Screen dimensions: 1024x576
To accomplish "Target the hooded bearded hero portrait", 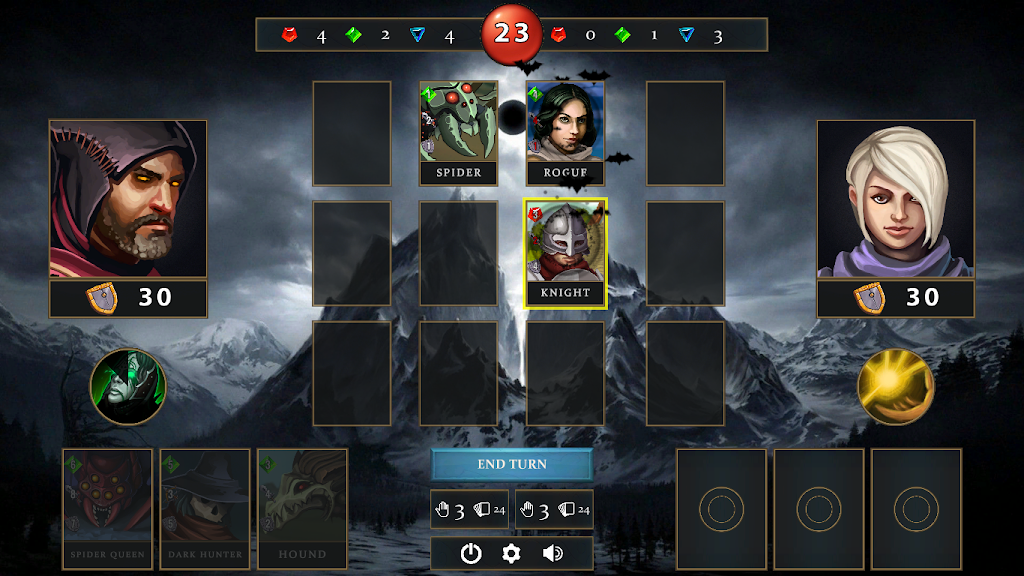I will (x=128, y=199).
